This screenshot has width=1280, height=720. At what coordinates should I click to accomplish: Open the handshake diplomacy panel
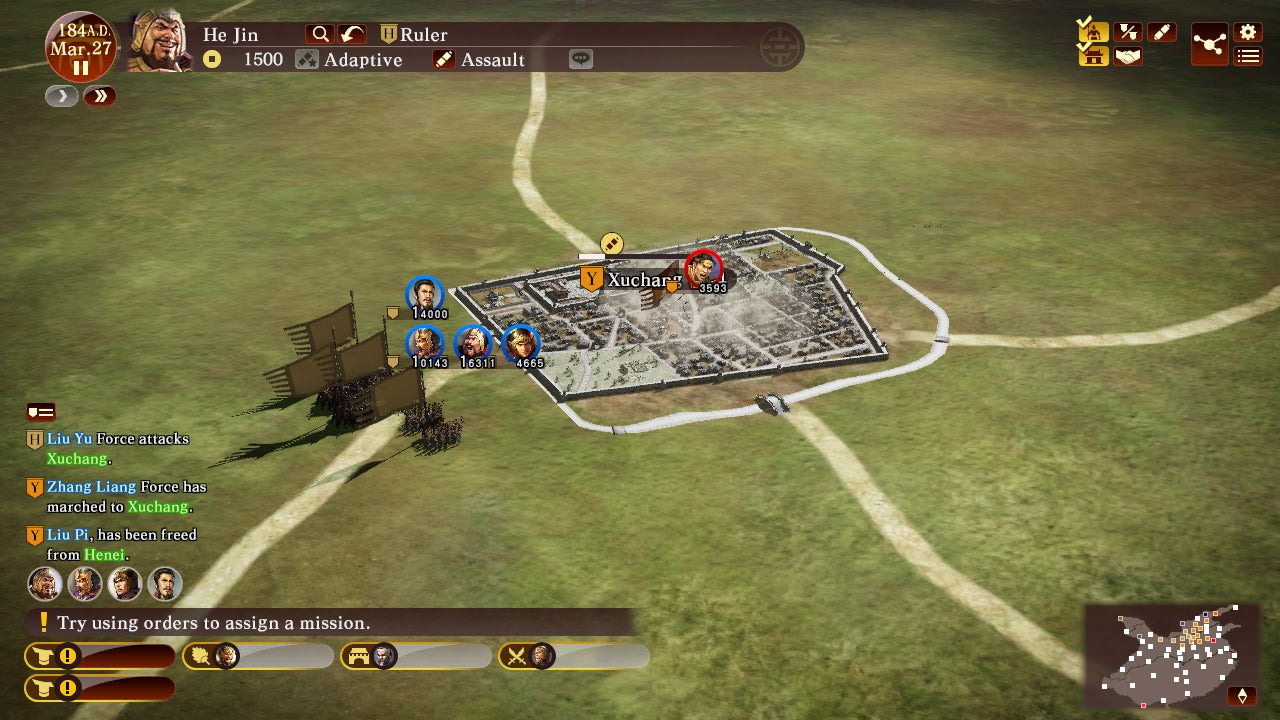[x=1128, y=56]
